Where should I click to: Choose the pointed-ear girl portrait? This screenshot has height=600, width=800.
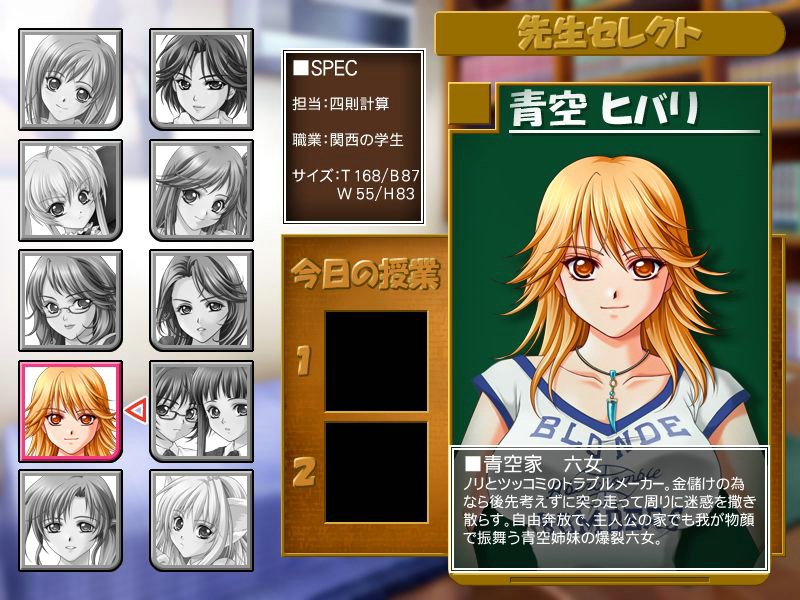pyautogui.click(x=200, y=521)
